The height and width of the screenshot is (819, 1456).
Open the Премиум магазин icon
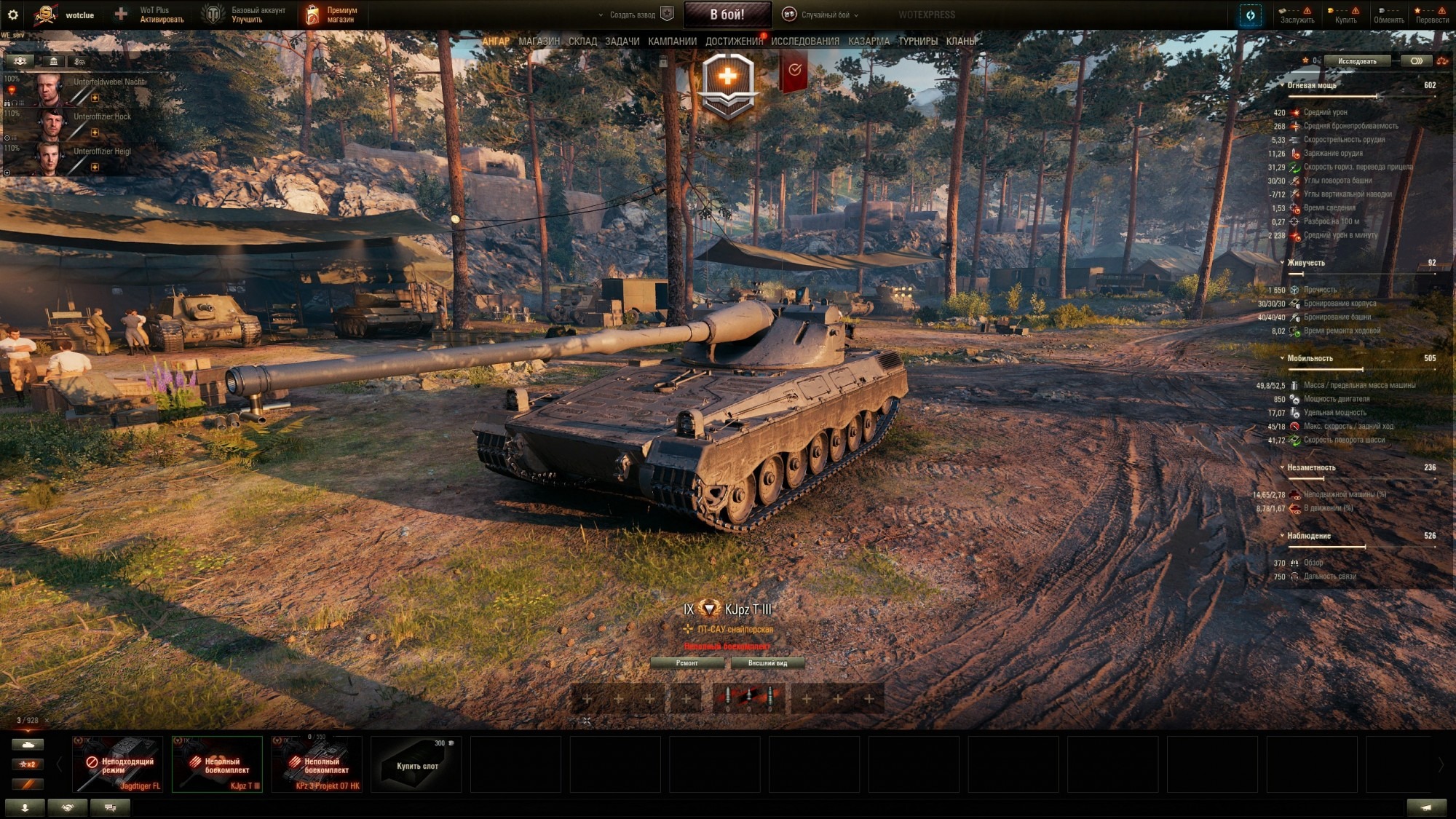tap(313, 13)
